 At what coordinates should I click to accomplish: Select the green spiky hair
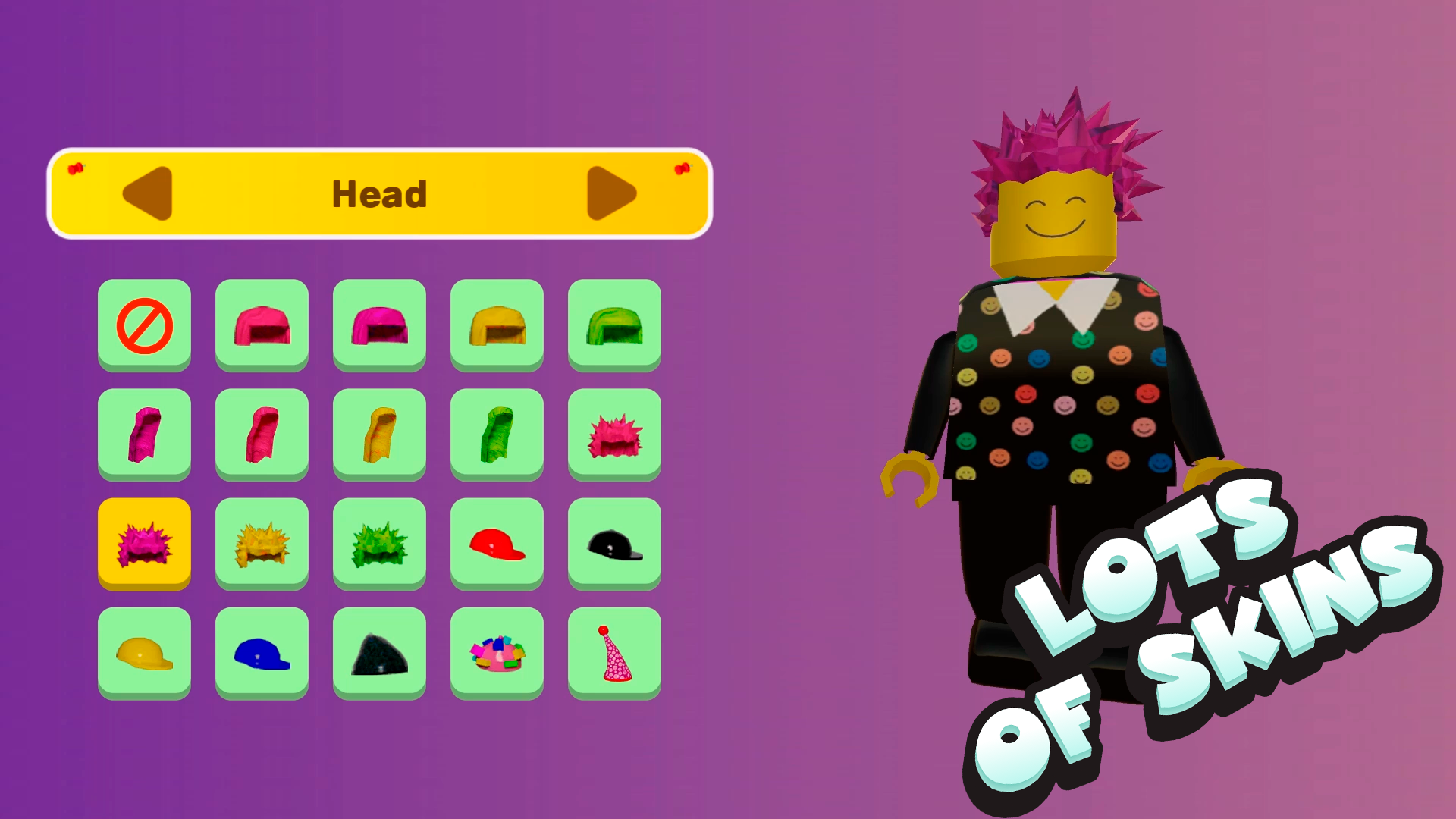click(x=379, y=543)
